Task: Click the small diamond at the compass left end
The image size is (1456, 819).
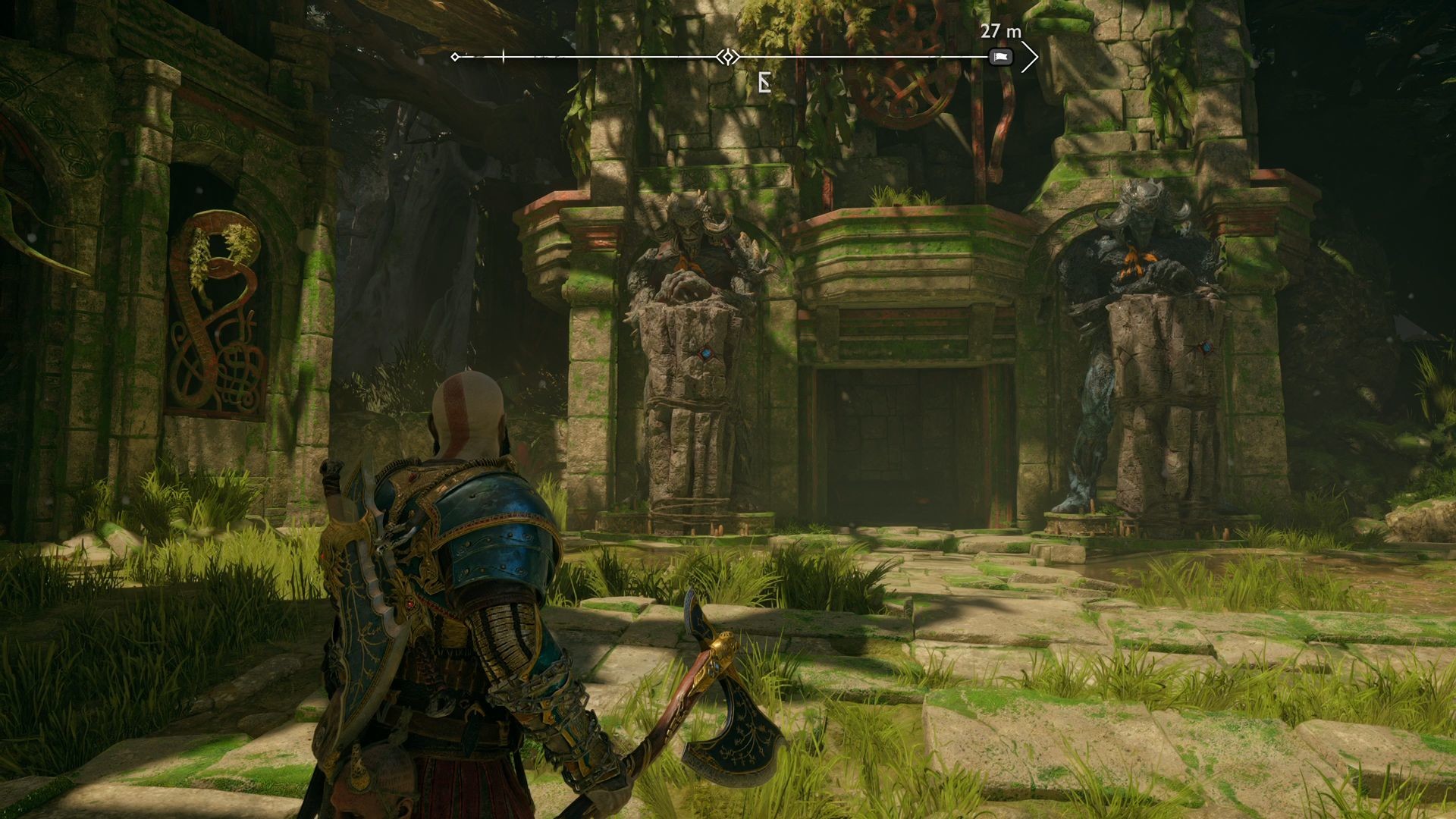Action: 455,55
